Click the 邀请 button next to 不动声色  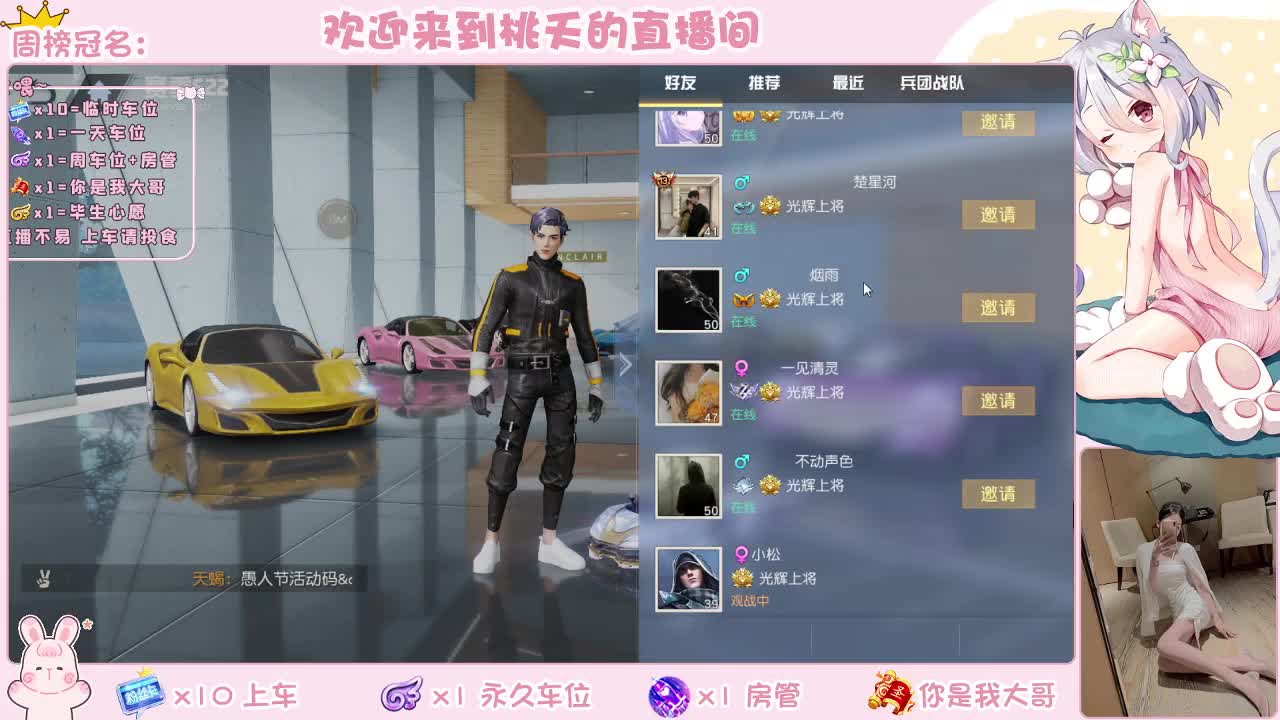coord(998,494)
